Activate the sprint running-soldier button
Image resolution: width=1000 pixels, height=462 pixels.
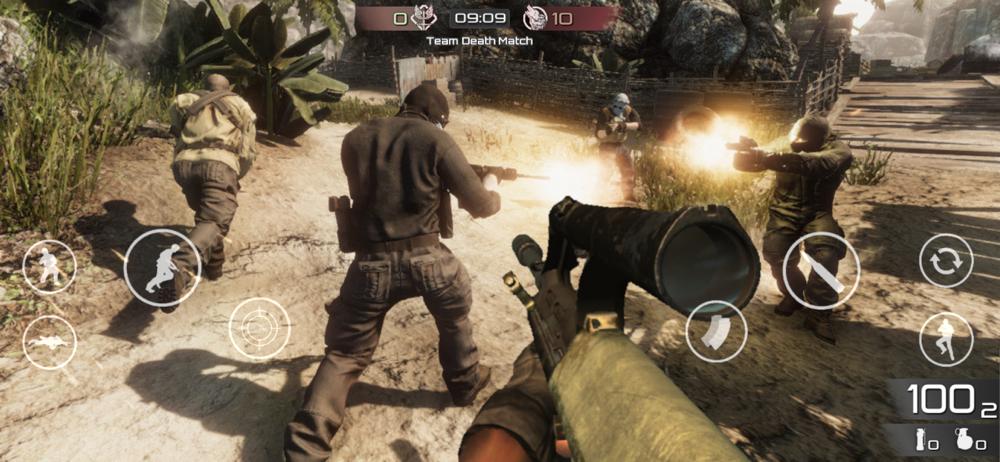pyautogui.click(x=162, y=268)
